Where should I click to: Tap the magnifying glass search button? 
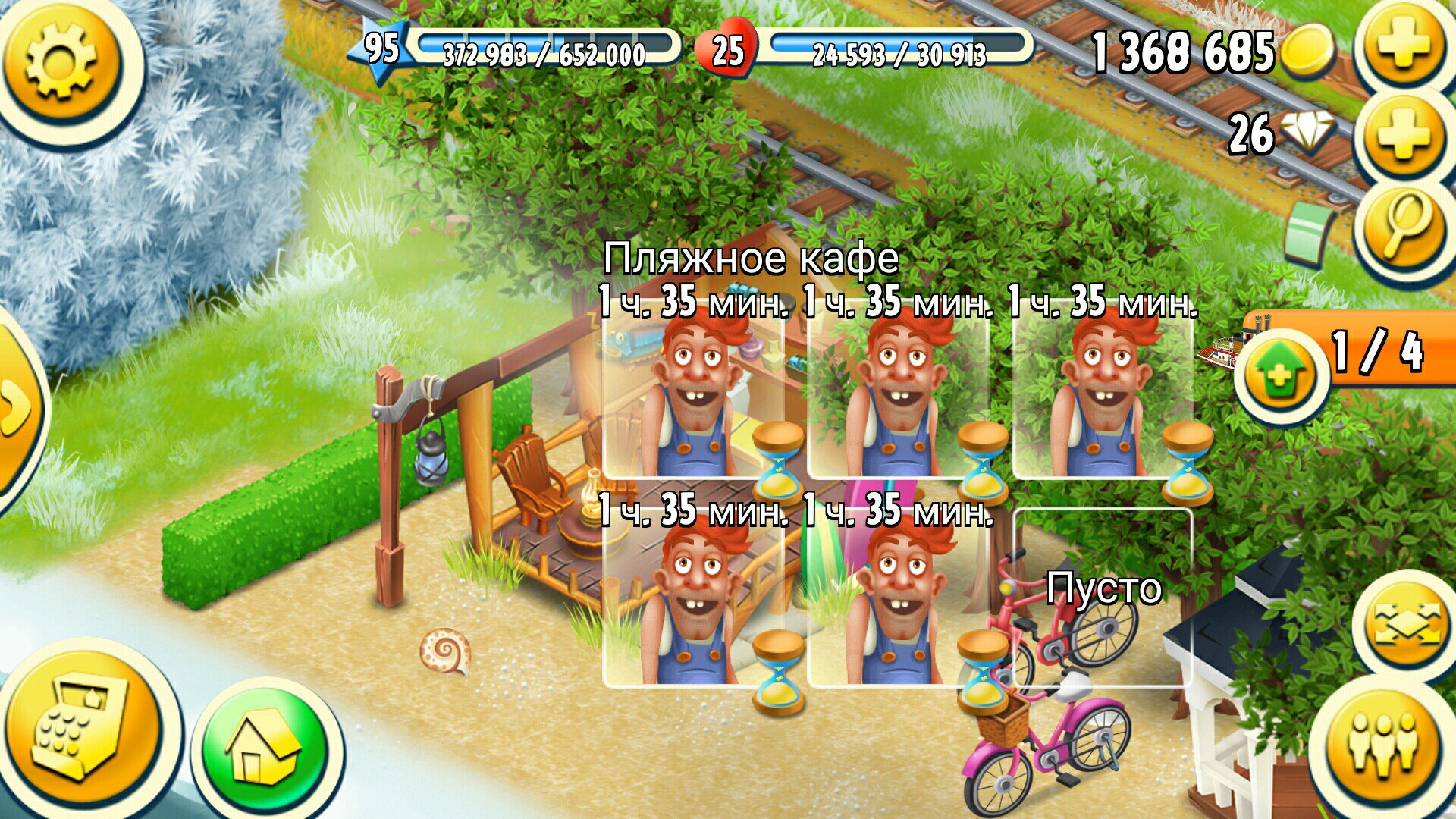[1403, 226]
